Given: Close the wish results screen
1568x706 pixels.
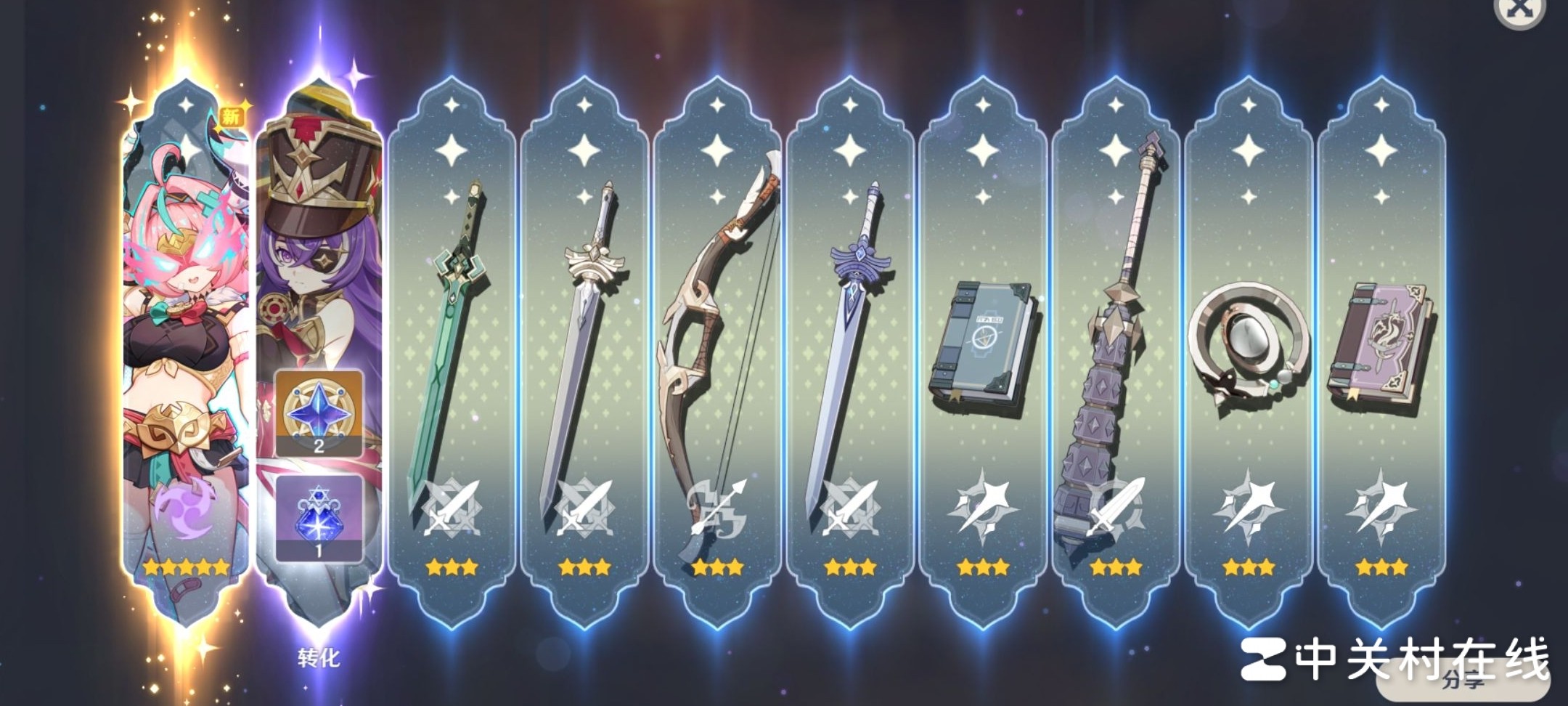Looking at the screenshot, I should pos(1518,10).
